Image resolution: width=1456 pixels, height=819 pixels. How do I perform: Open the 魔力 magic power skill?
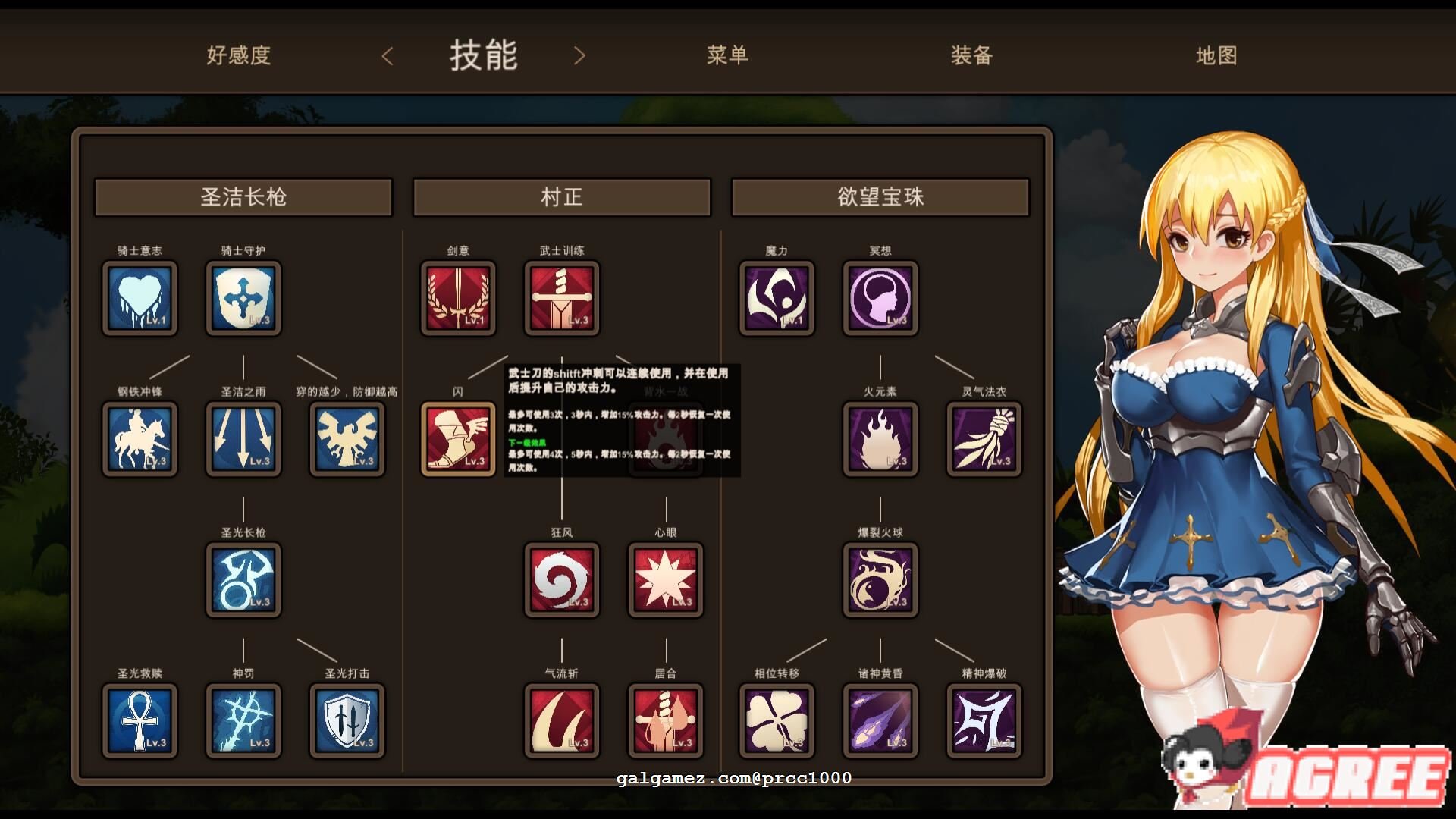776,298
